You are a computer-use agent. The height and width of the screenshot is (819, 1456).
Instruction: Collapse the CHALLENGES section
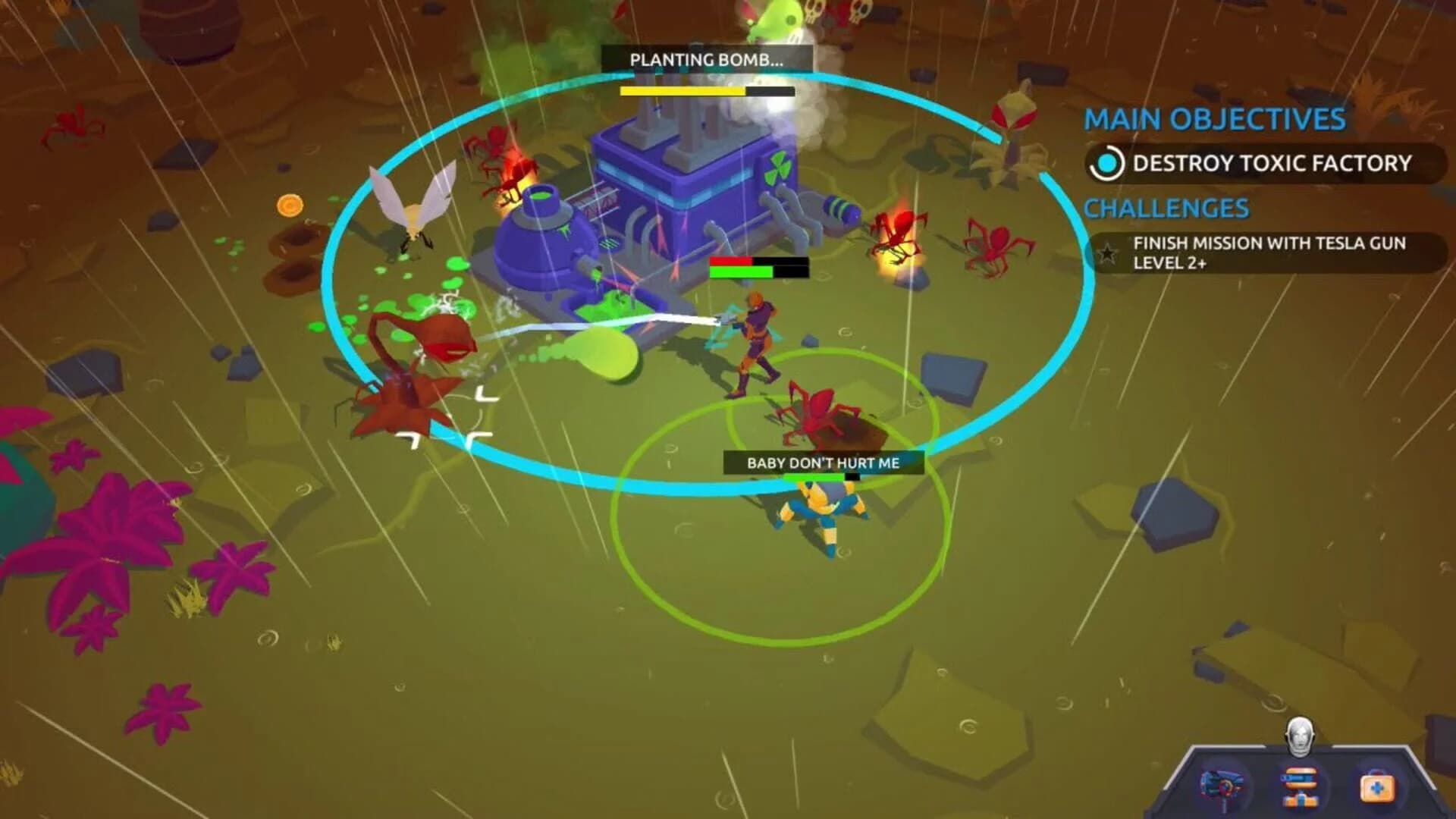pyautogui.click(x=1166, y=207)
